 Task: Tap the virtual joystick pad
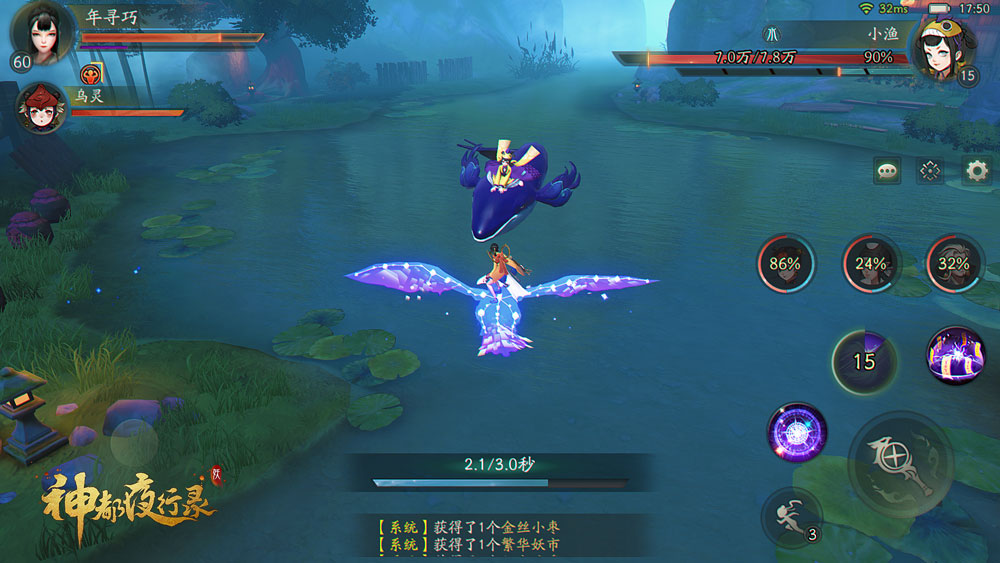point(134,440)
